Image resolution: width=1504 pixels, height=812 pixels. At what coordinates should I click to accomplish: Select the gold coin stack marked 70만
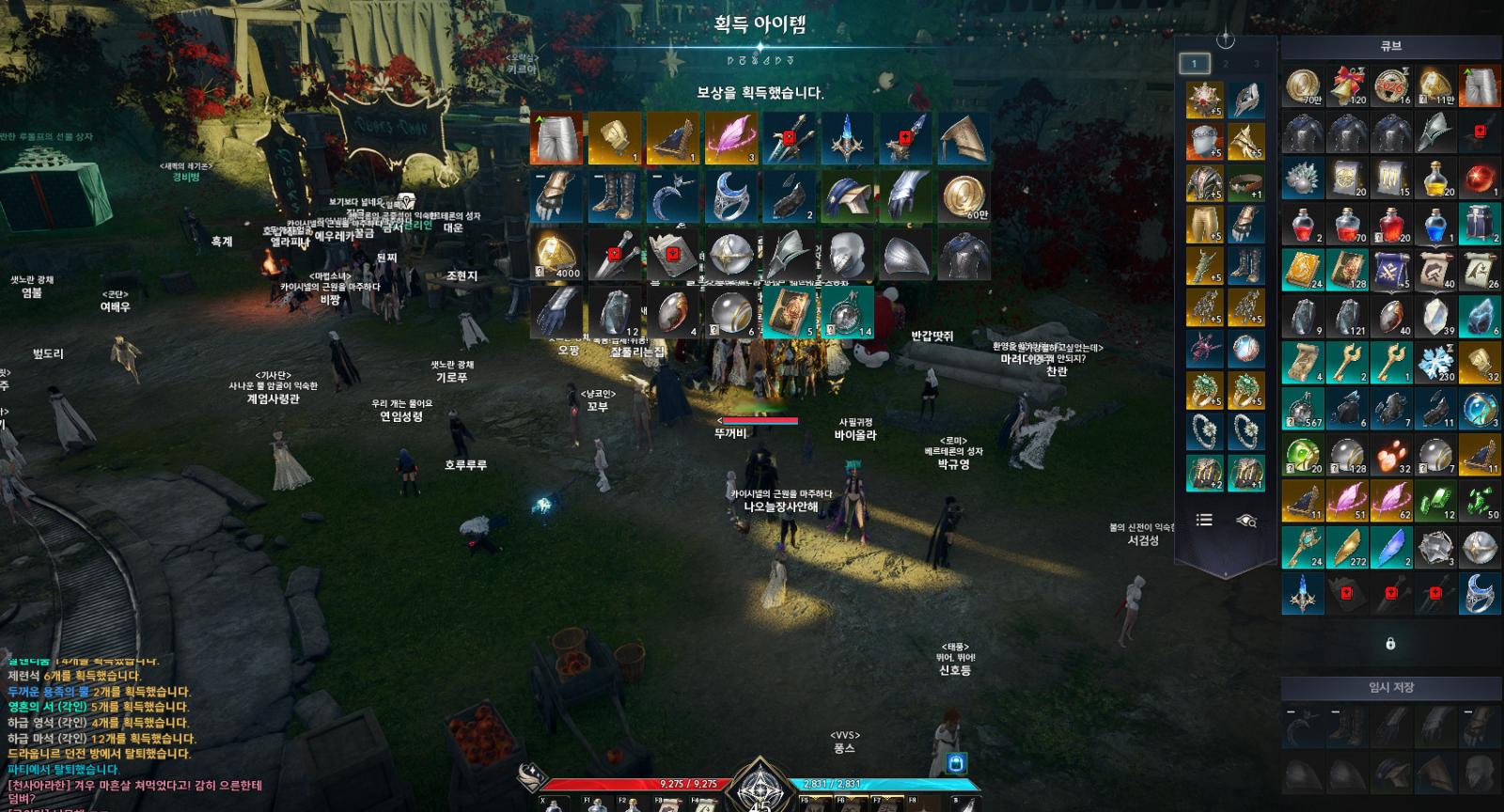(x=1302, y=86)
